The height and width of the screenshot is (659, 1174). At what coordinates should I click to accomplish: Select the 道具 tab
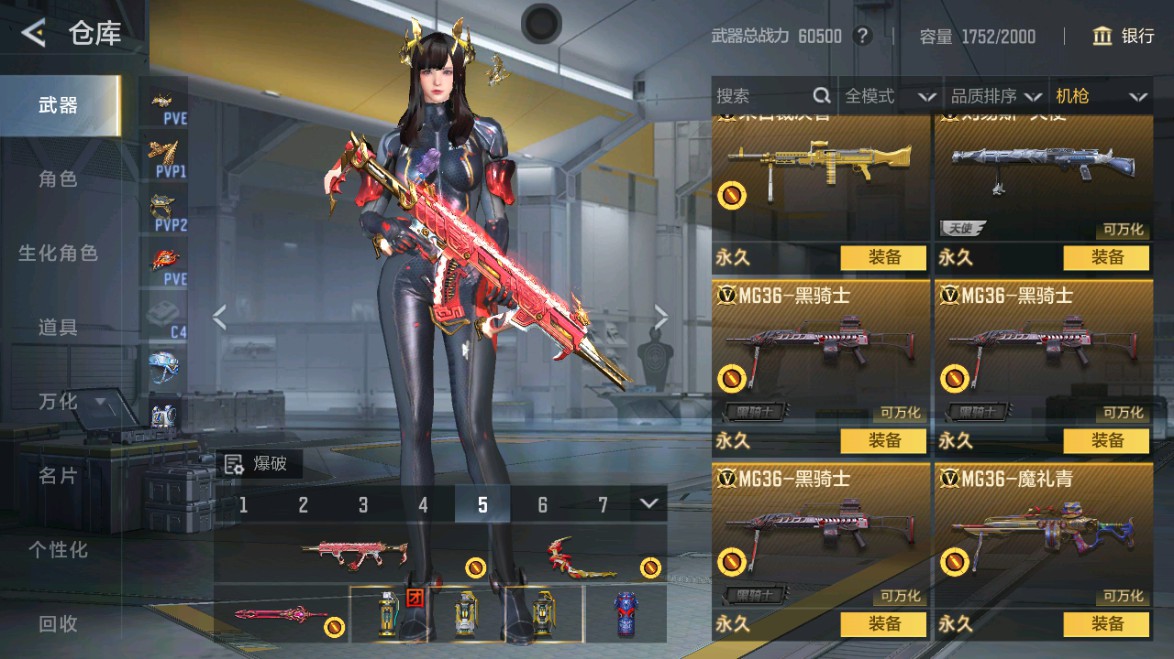[x=58, y=328]
